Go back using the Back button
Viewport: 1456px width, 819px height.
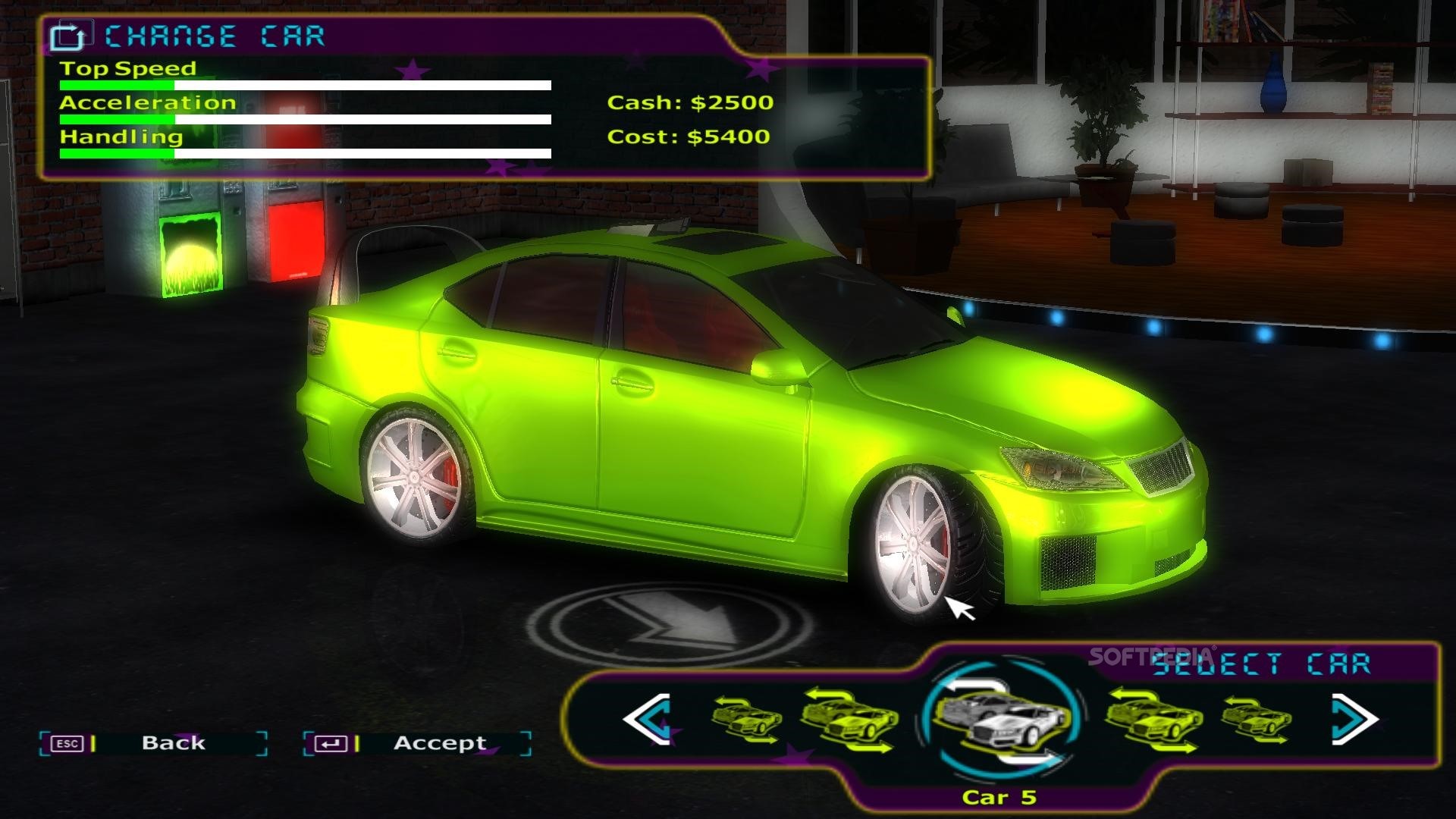pyautogui.click(x=173, y=743)
